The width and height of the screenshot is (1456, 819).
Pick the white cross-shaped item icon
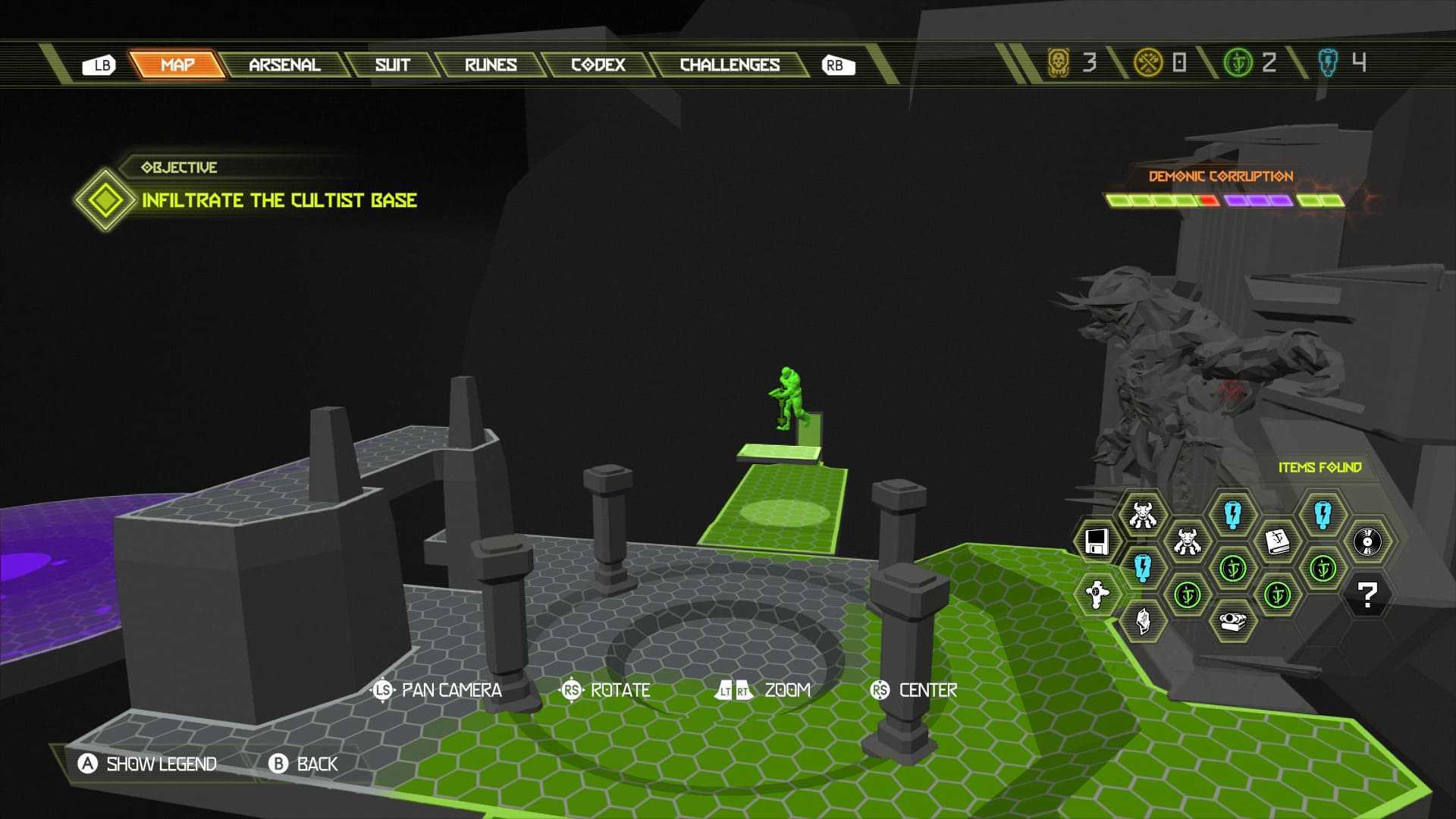1097,594
